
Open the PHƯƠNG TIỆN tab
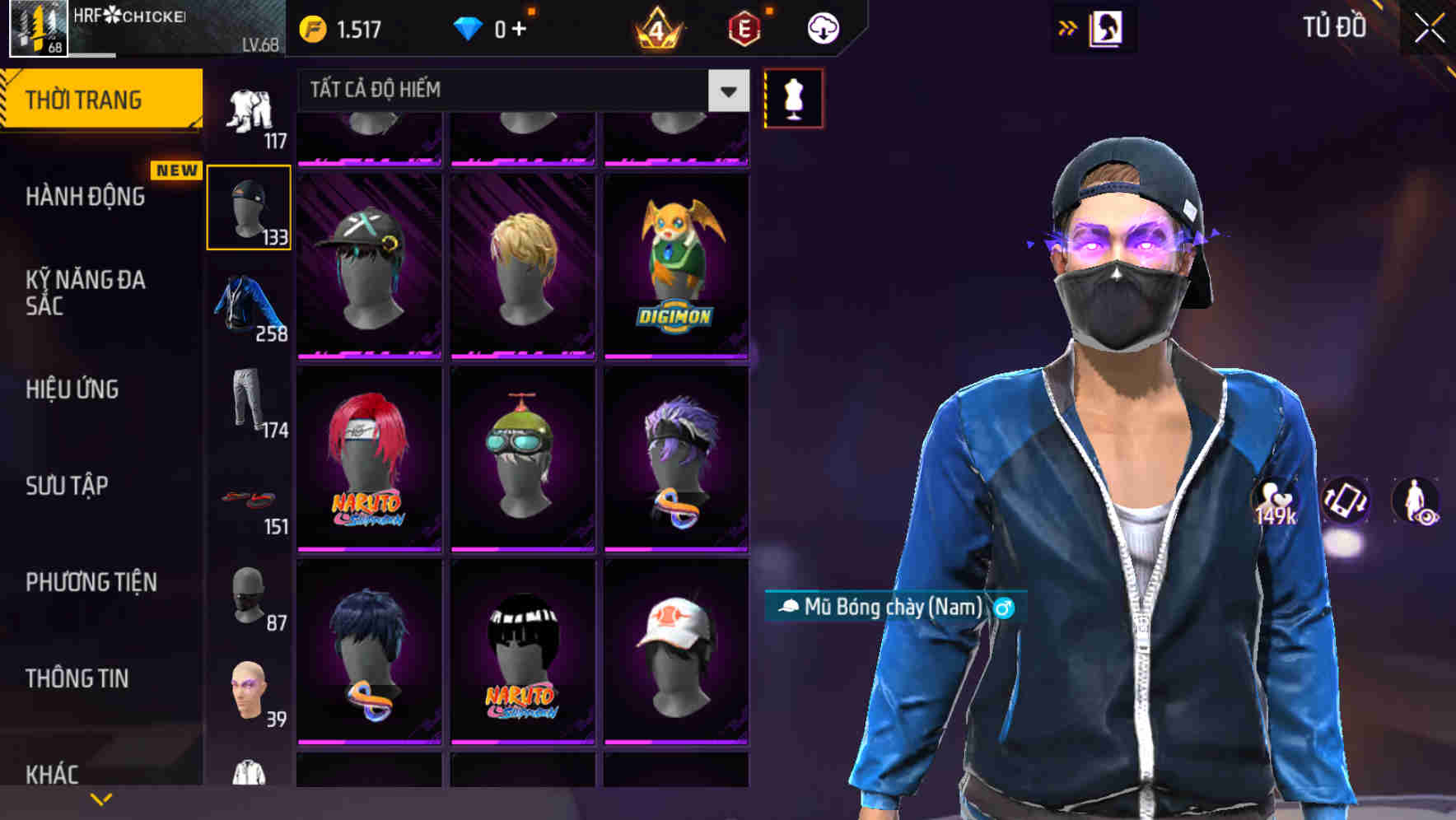[x=91, y=581]
